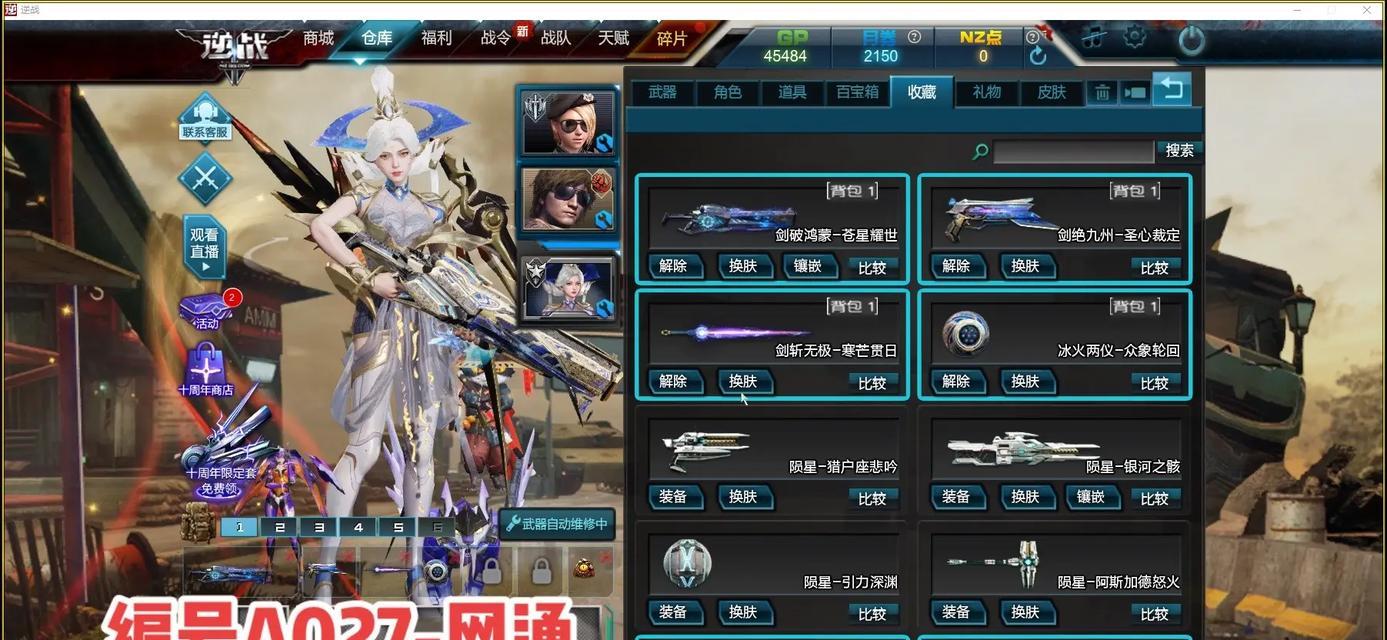Open the 碎片 fragments menu
The width and height of the screenshot is (1387, 640).
tap(672, 38)
